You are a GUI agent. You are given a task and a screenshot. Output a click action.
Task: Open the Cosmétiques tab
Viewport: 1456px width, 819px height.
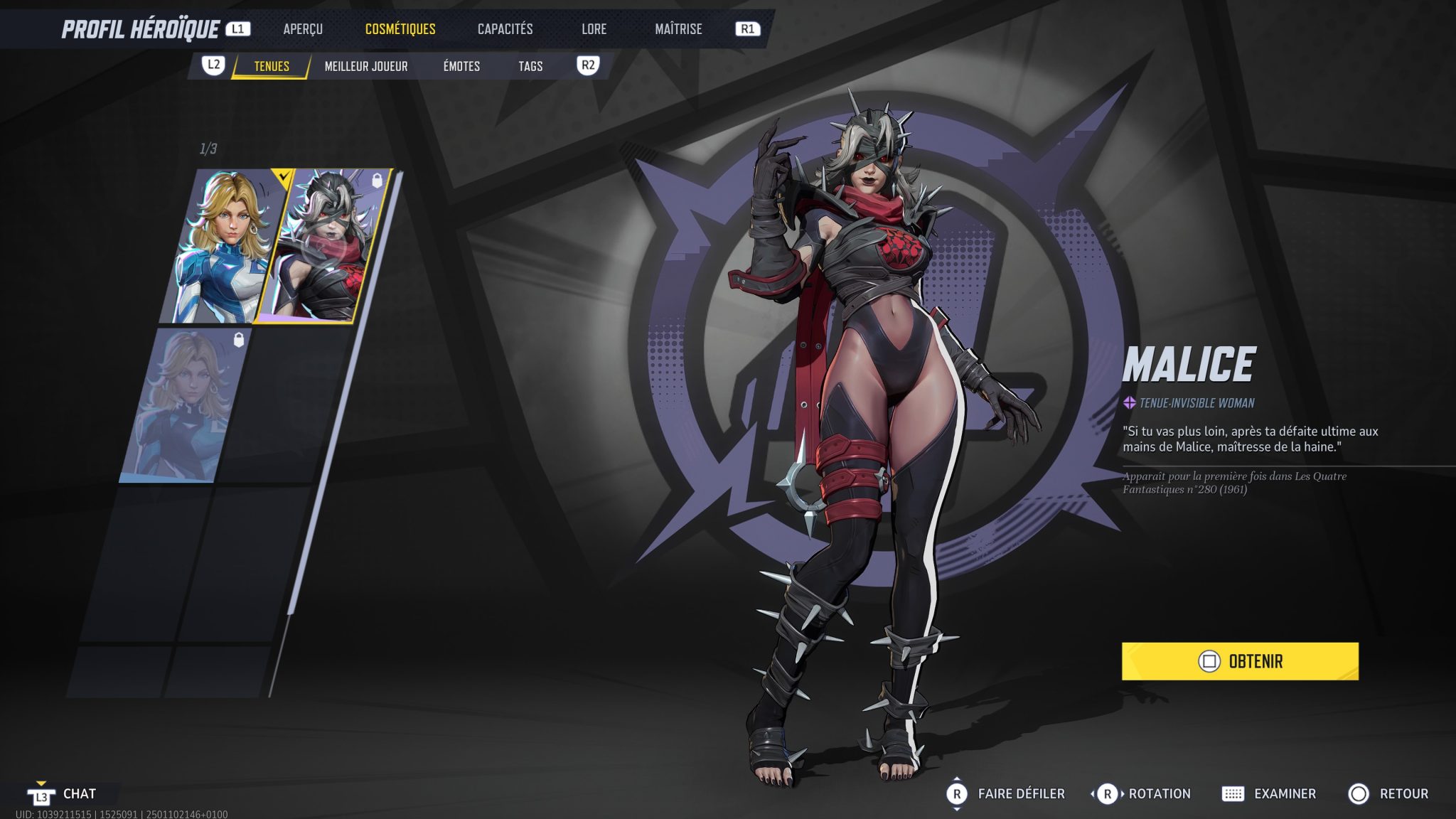pos(400,29)
